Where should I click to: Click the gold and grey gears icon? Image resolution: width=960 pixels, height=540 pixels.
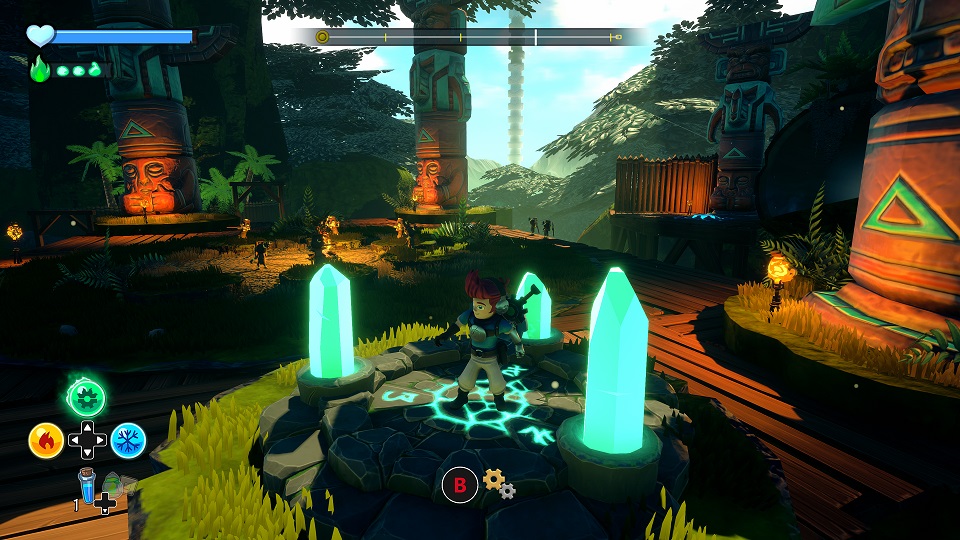coord(498,484)
